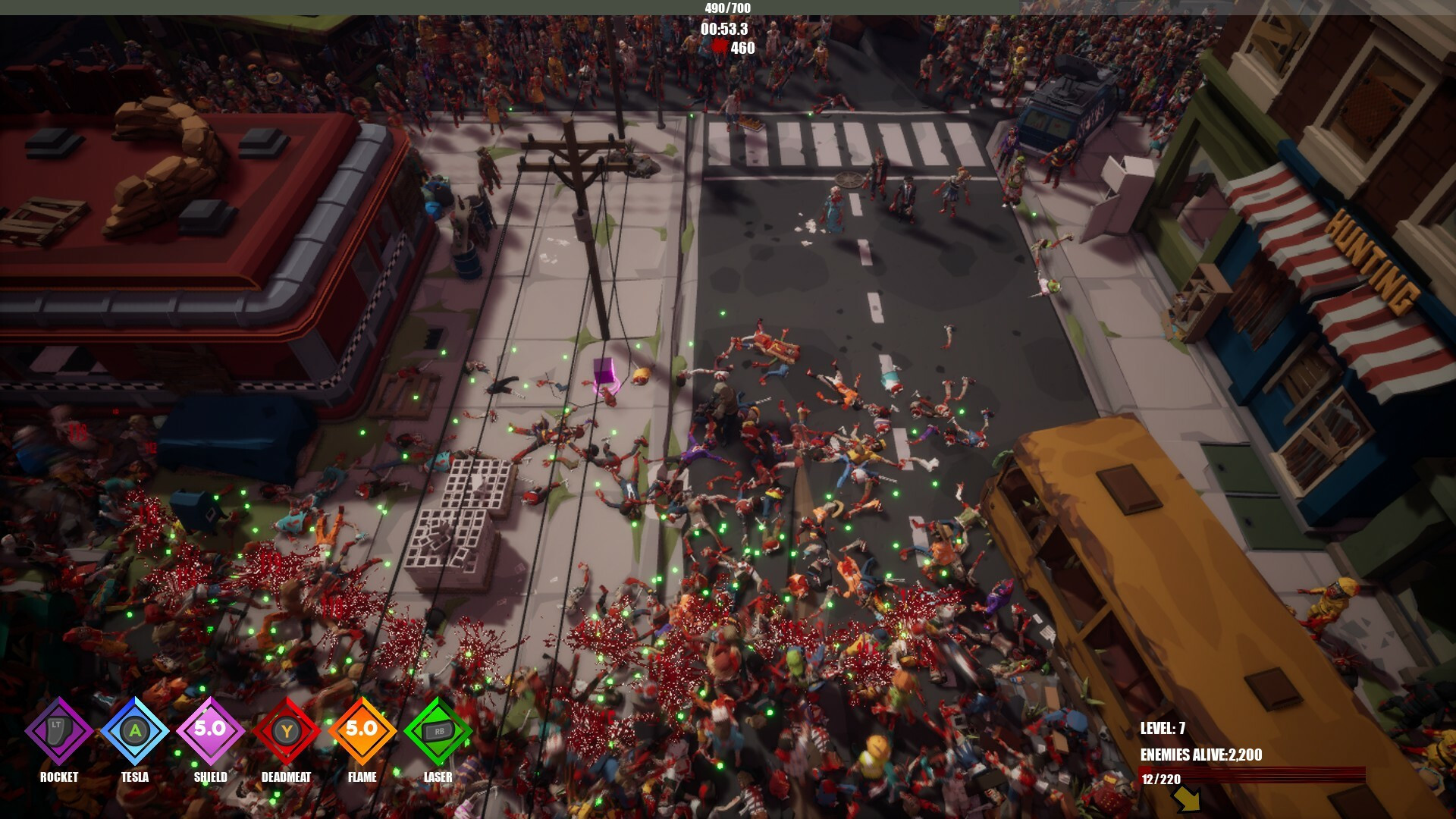
Task: Activate the green Laser ability
Action: [438, 731]
